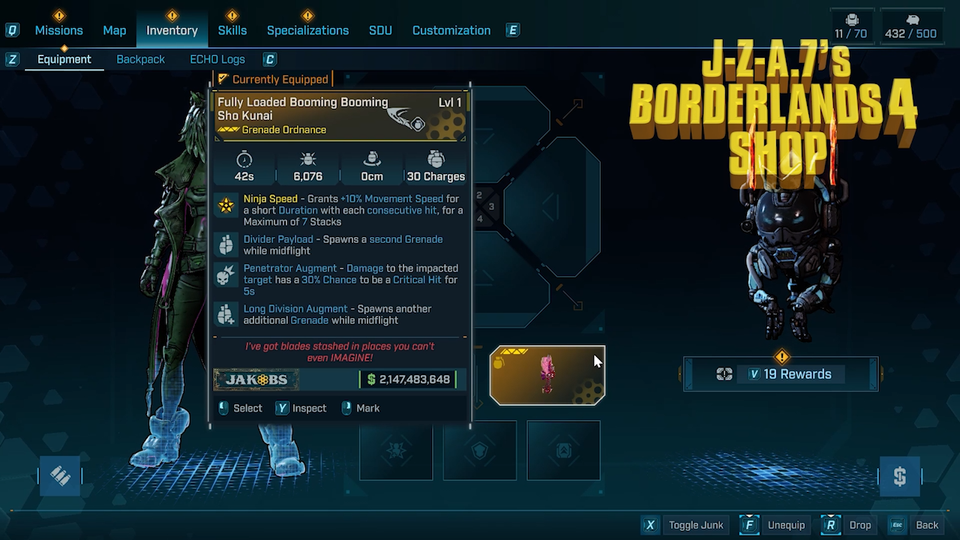Select the equipped Sho Kunai grenade slot

(x=547, y=371)
